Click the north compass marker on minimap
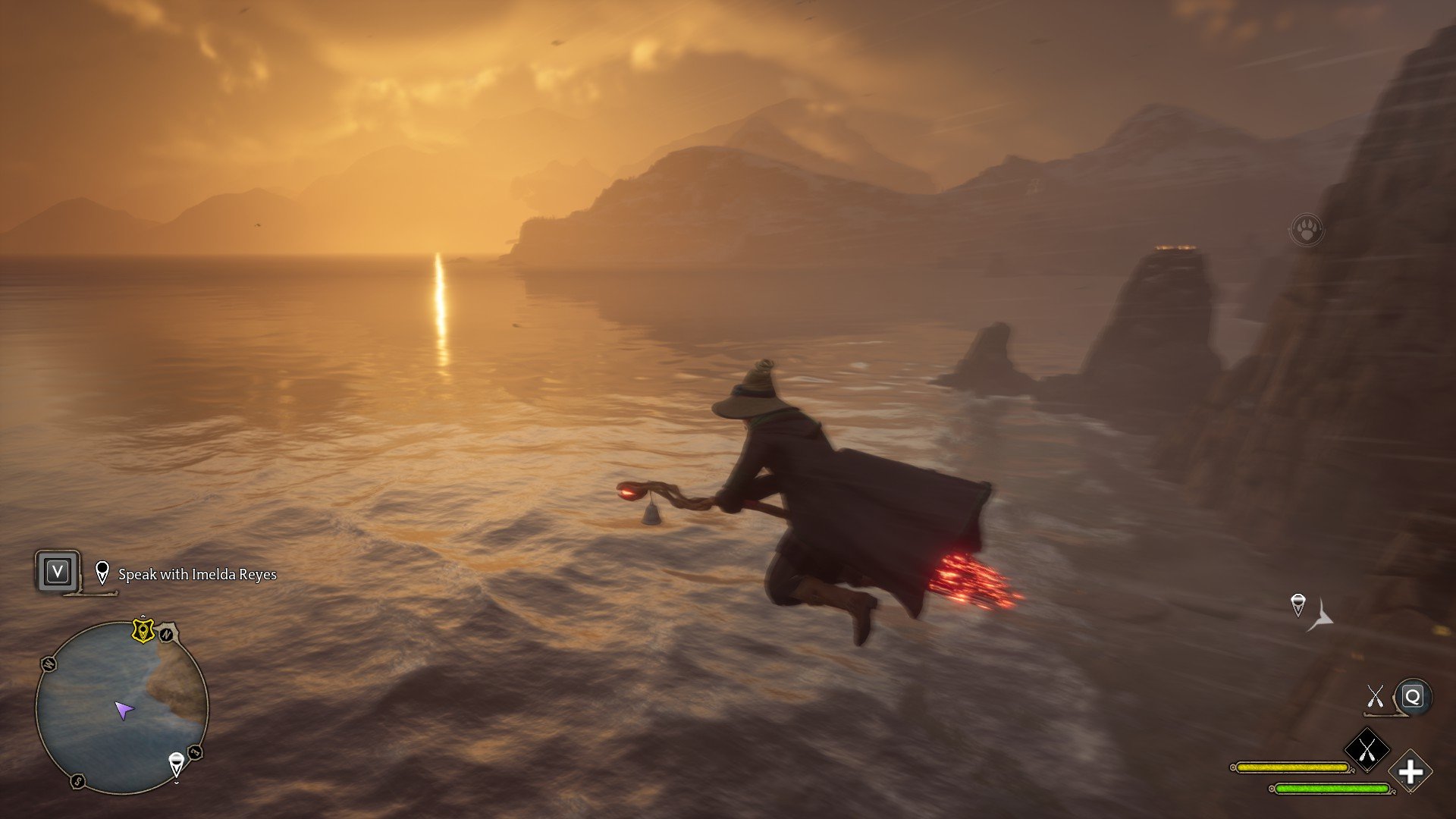 coord(166,634)
